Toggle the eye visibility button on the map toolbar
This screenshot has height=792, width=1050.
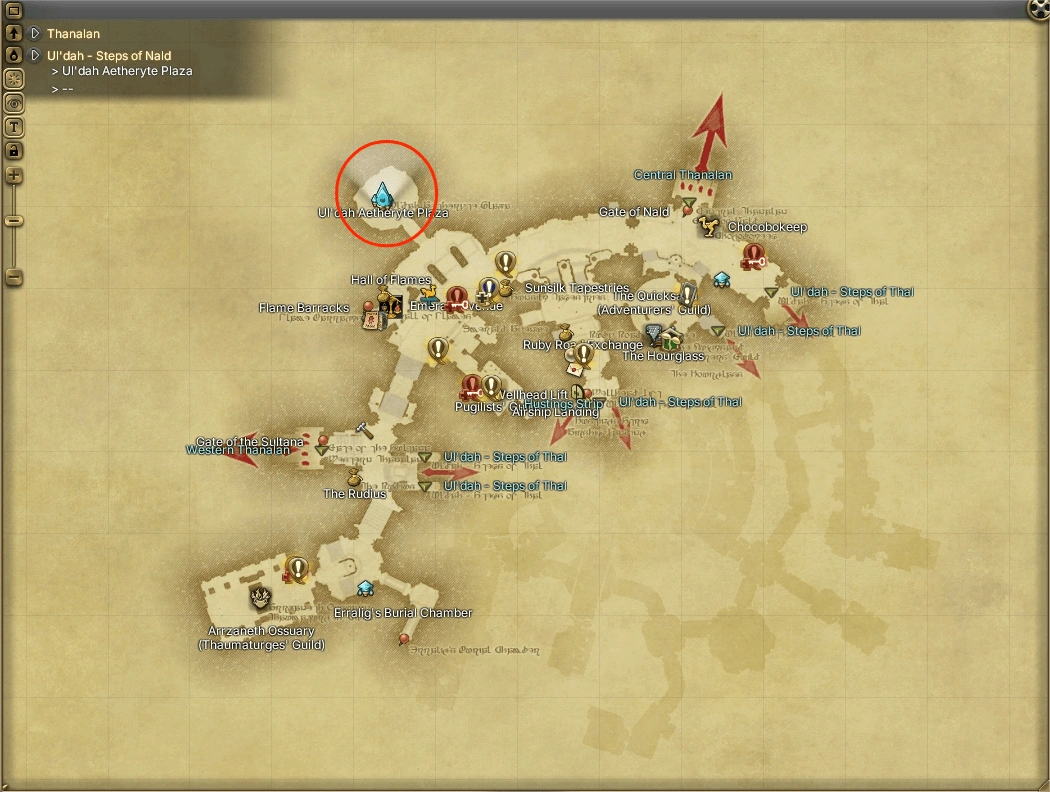click(x=14, y=103)
